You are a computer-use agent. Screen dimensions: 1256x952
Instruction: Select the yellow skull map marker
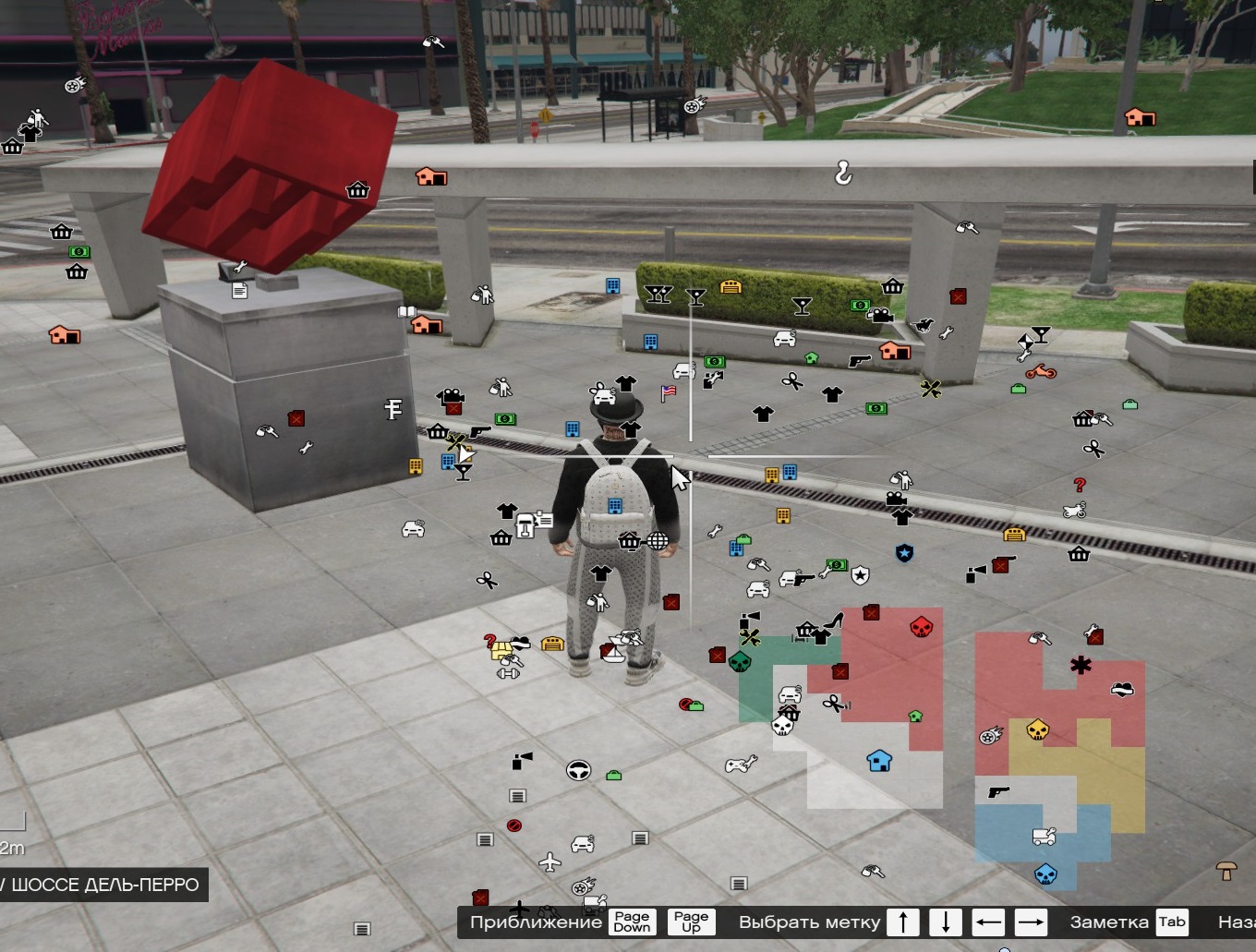tap(1037, 730)
